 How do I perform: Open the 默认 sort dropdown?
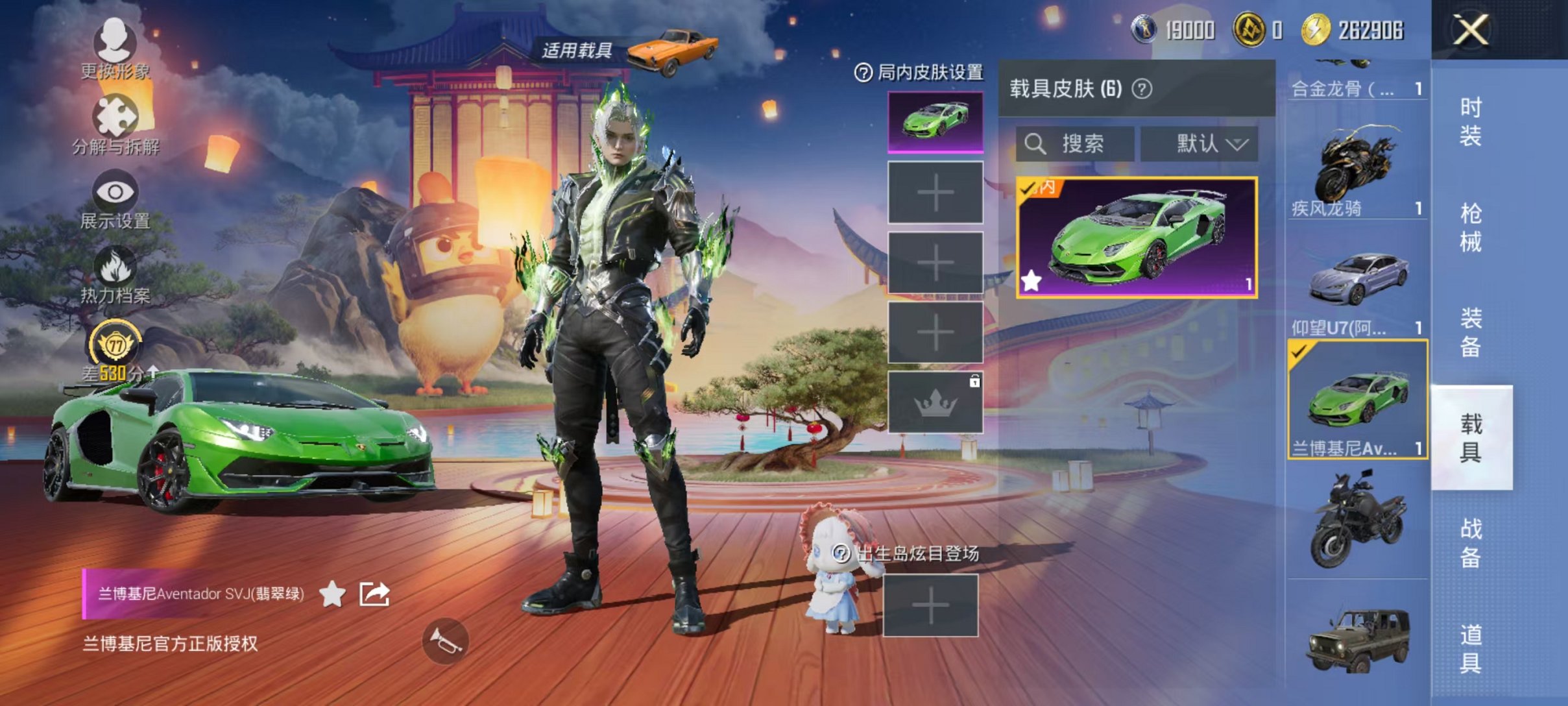point(1201,143)
